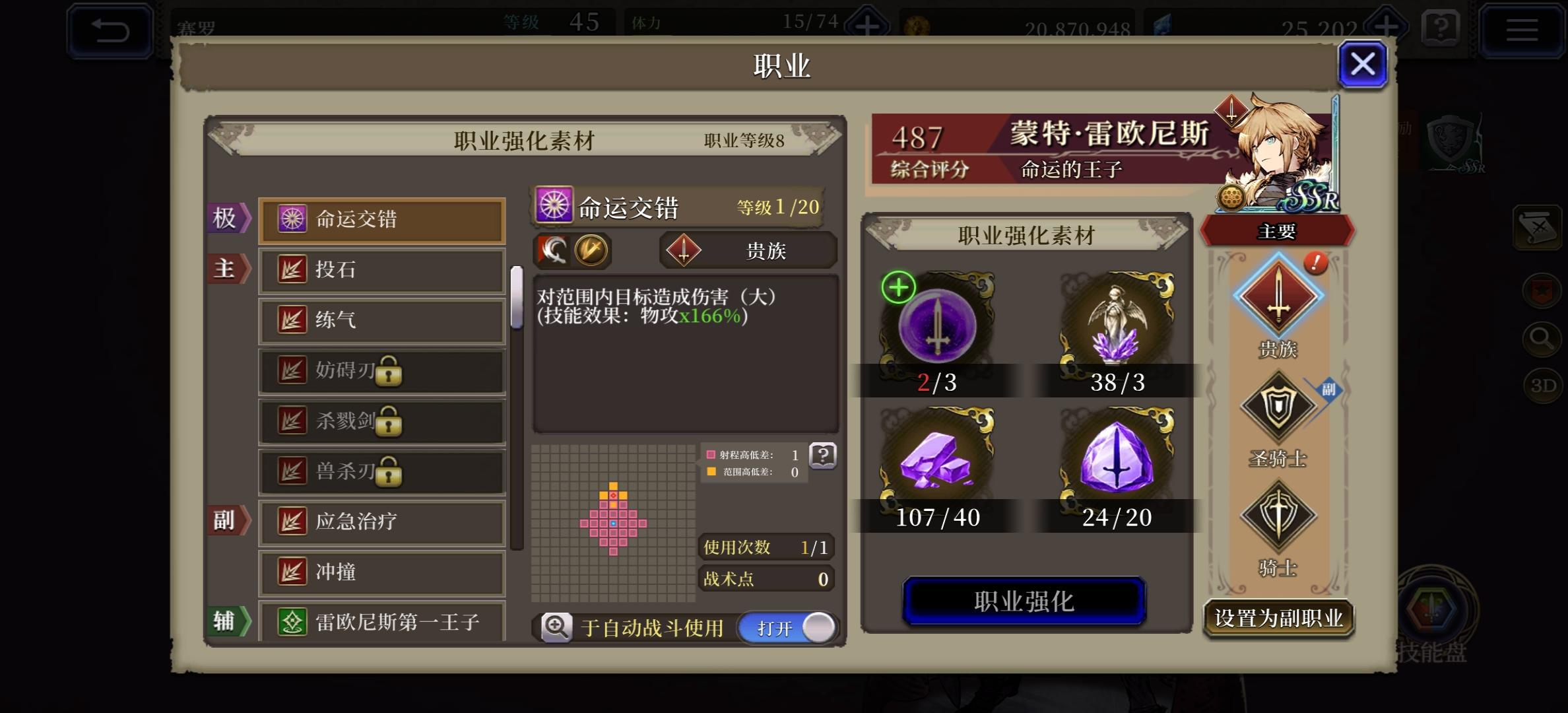Viewport: 1568px width, 713px height.
Task: Click the green plus on the sword material orb
Action: (x=898, y=287)
